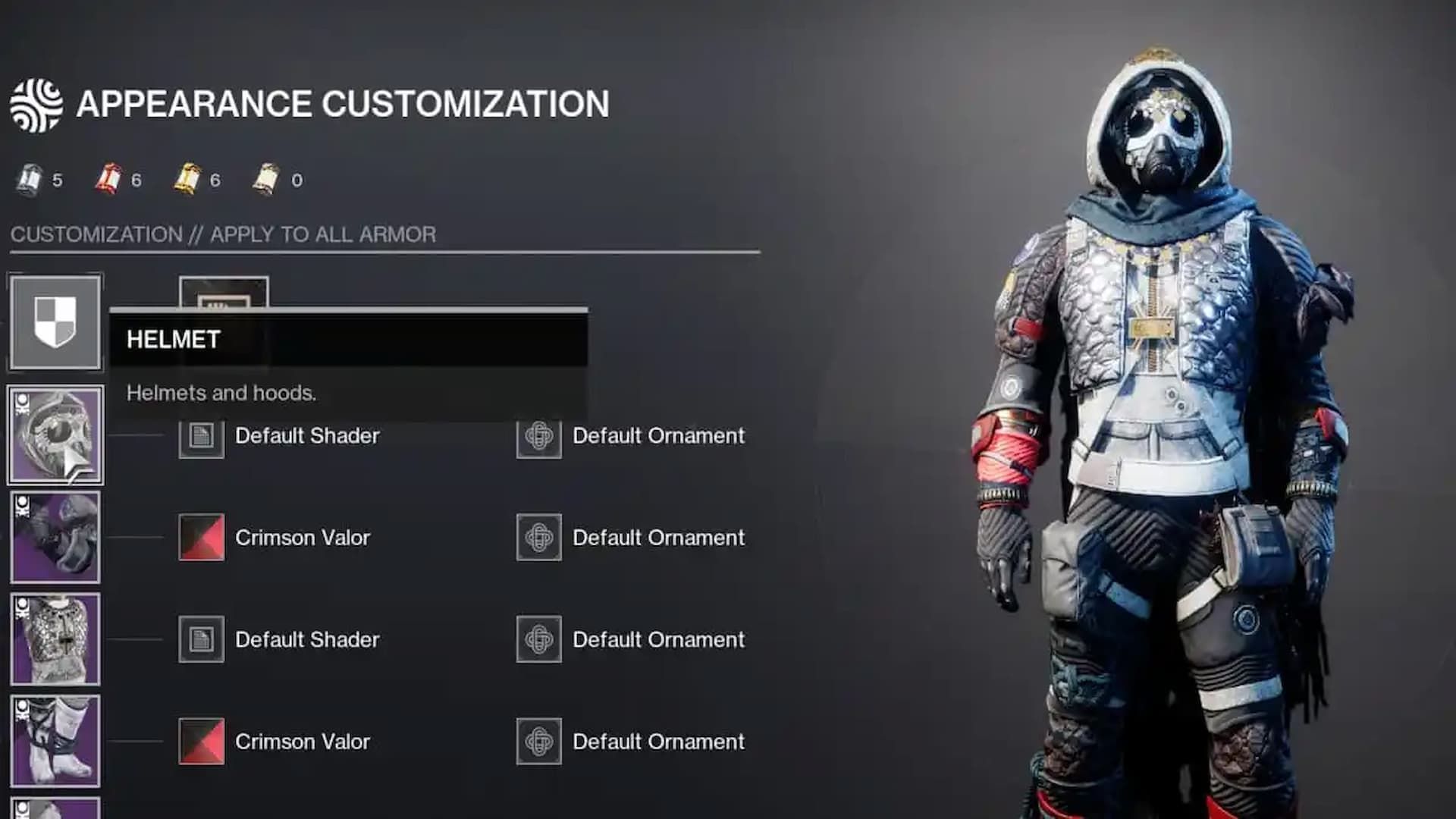Open the helmet's Default Ornament slot
Screen dimensions: 1456x819
tap(538, 437)
